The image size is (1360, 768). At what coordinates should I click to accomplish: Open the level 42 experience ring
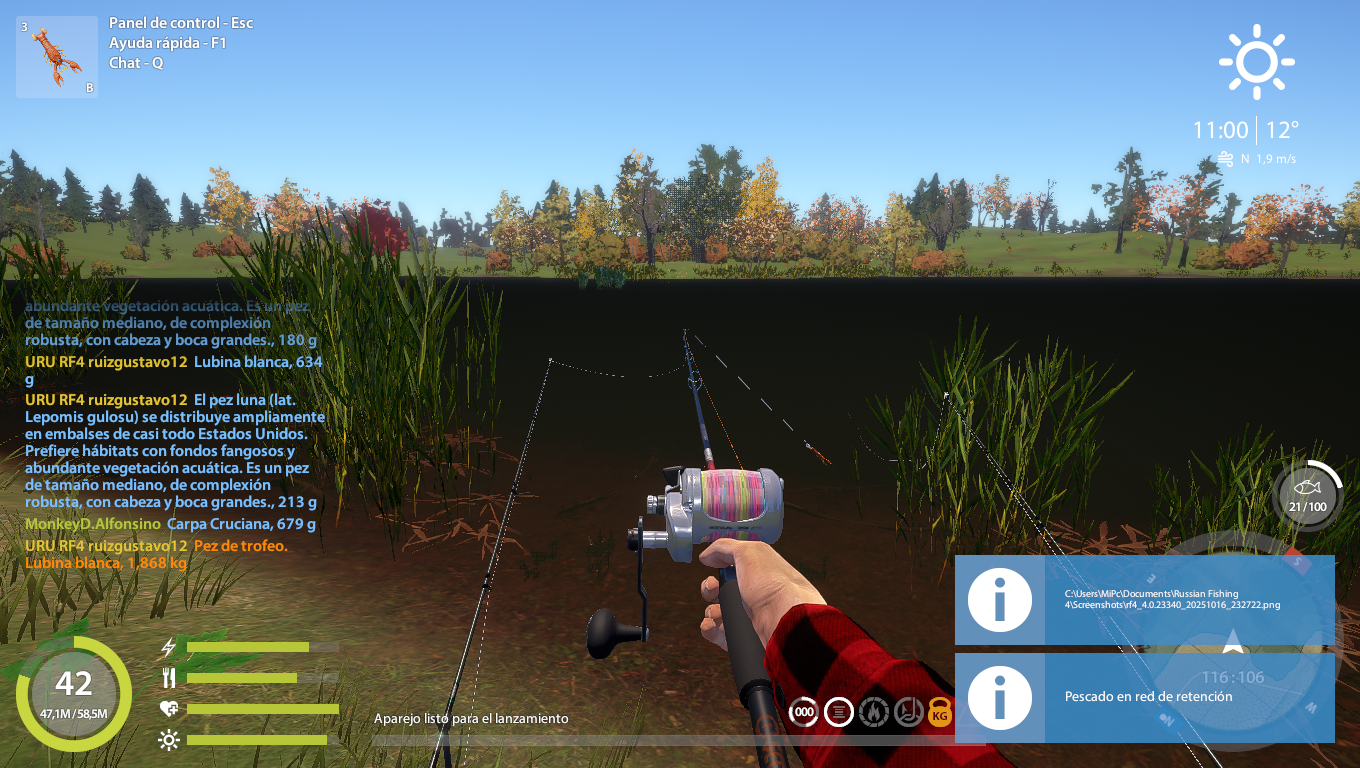74,693
